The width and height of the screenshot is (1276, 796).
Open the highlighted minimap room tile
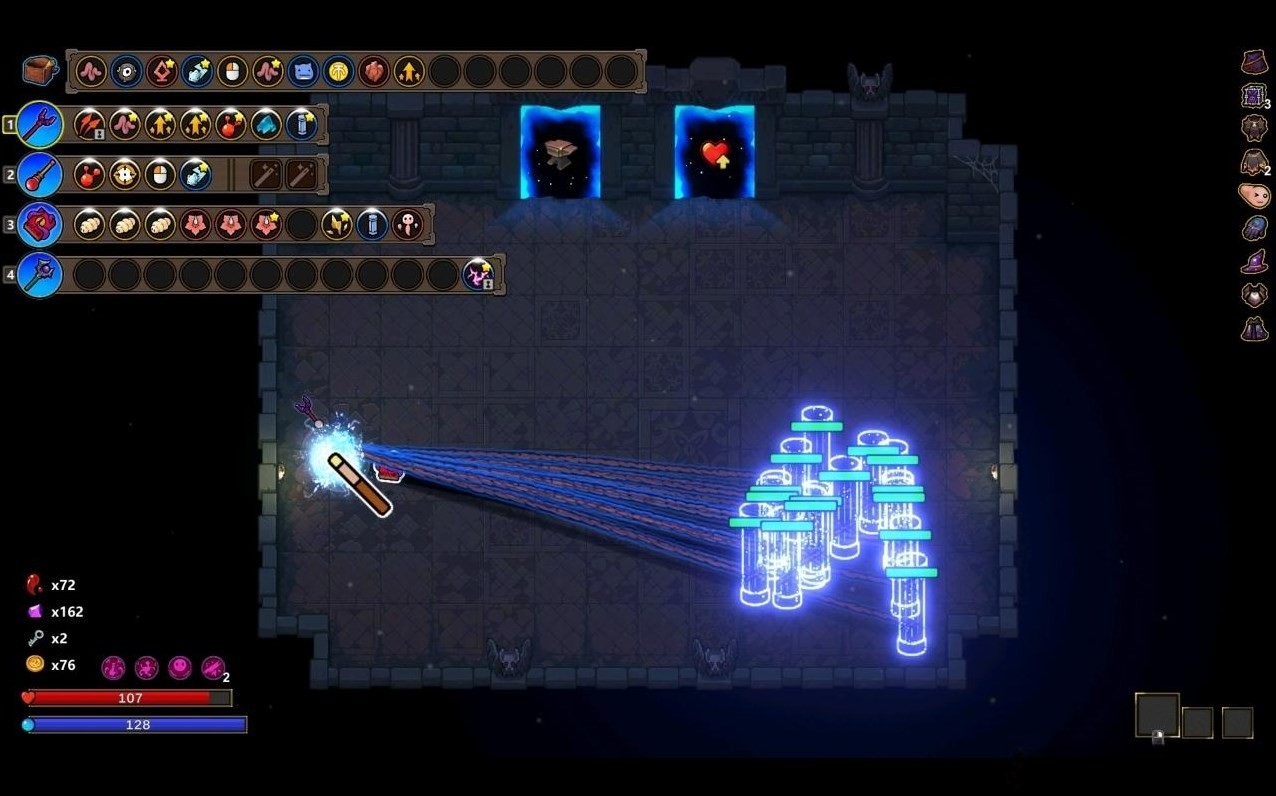click(x=1157, y=716)
